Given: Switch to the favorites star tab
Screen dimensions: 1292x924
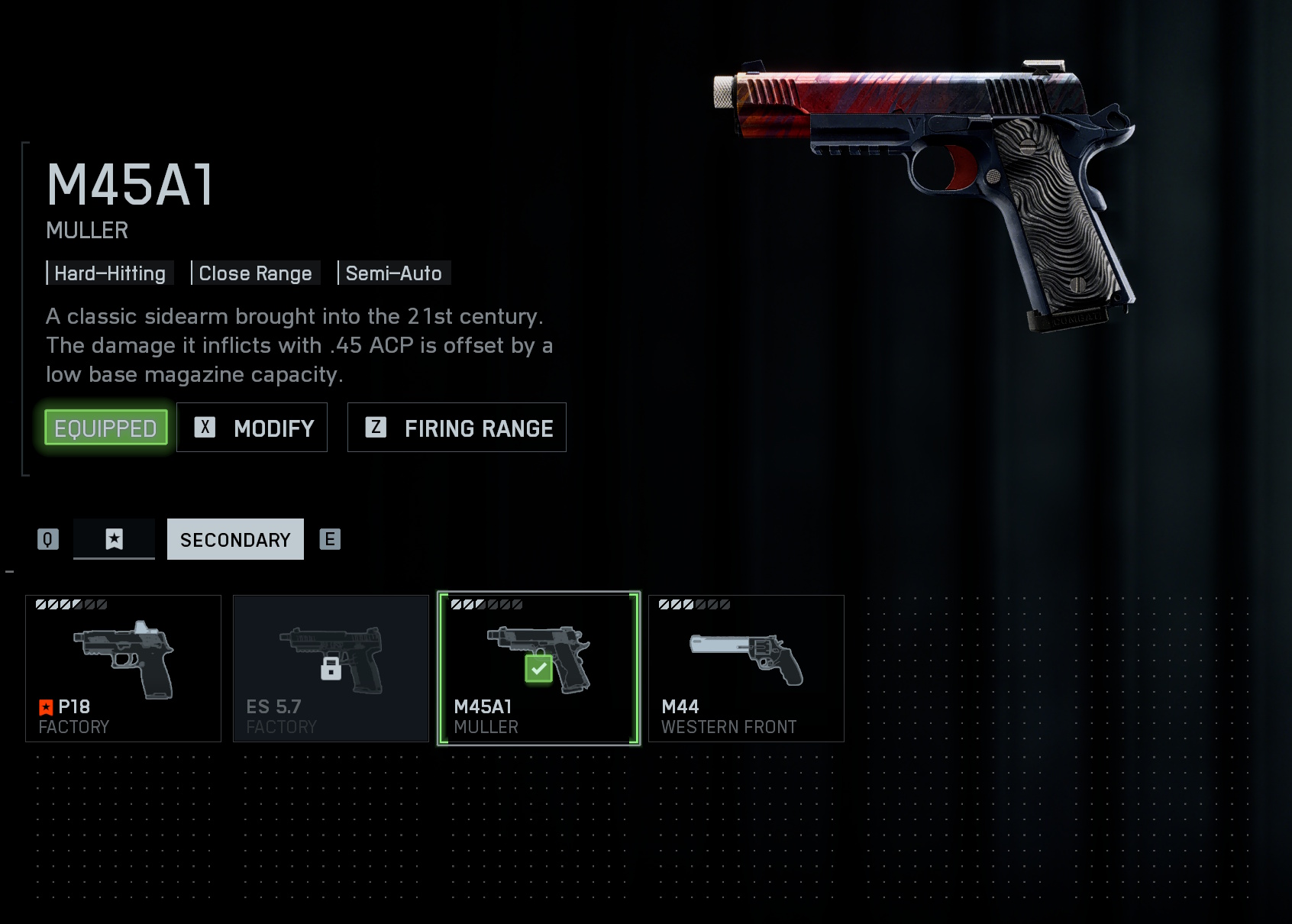Looking at the screenshot, I should point(114,539).
